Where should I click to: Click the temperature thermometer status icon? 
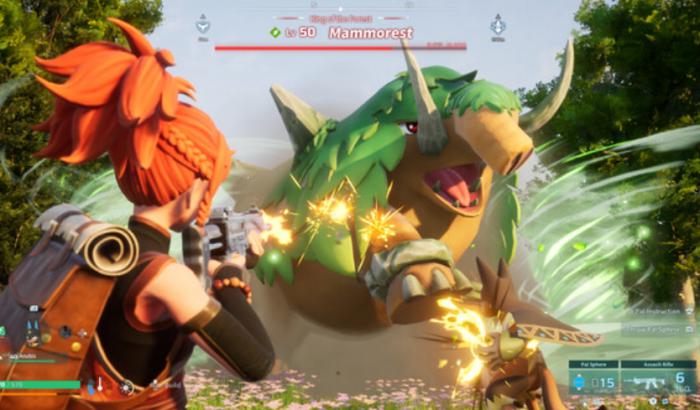[x=100, y=385]
